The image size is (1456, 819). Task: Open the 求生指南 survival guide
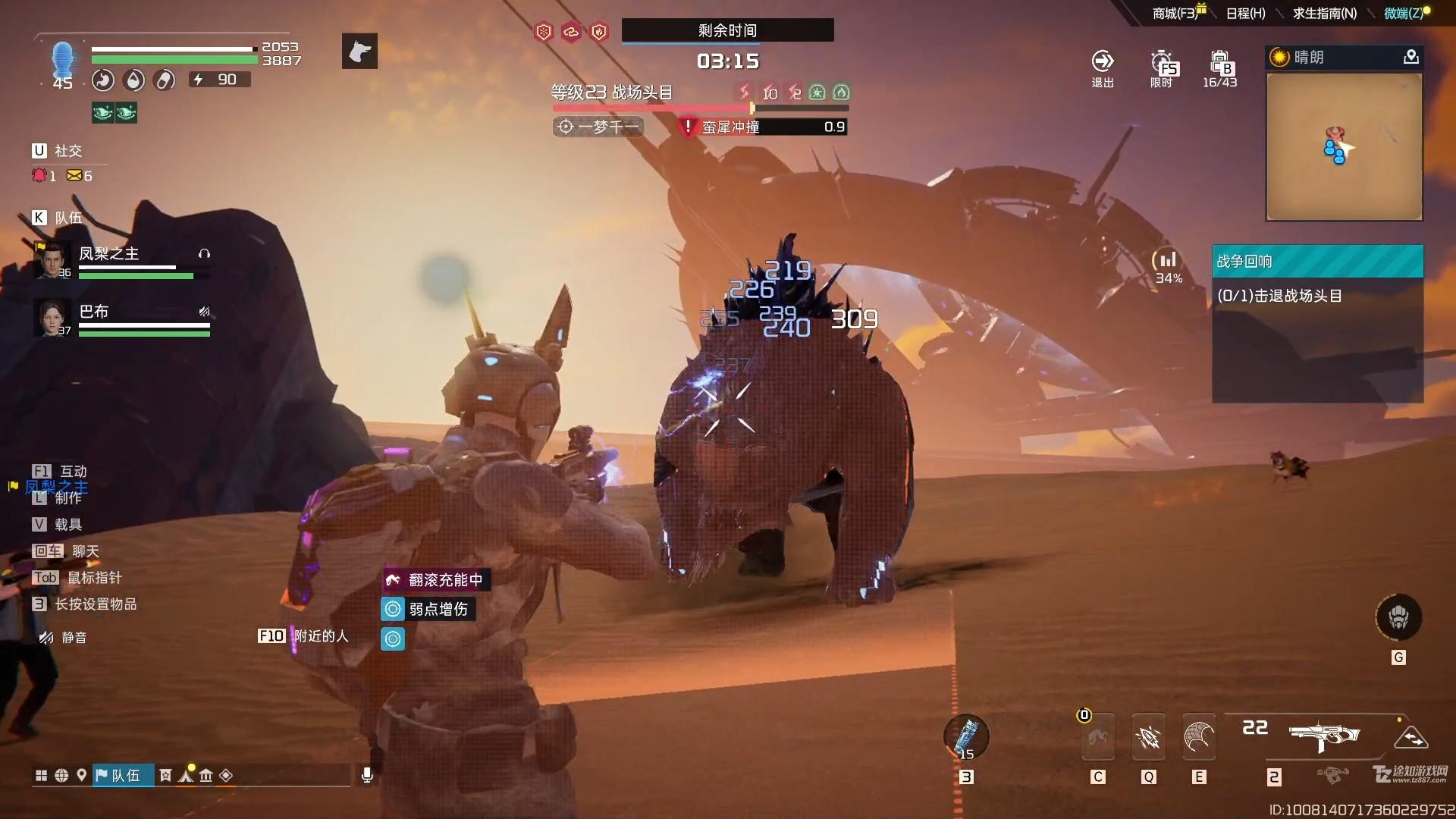(x=1324, y=13)
